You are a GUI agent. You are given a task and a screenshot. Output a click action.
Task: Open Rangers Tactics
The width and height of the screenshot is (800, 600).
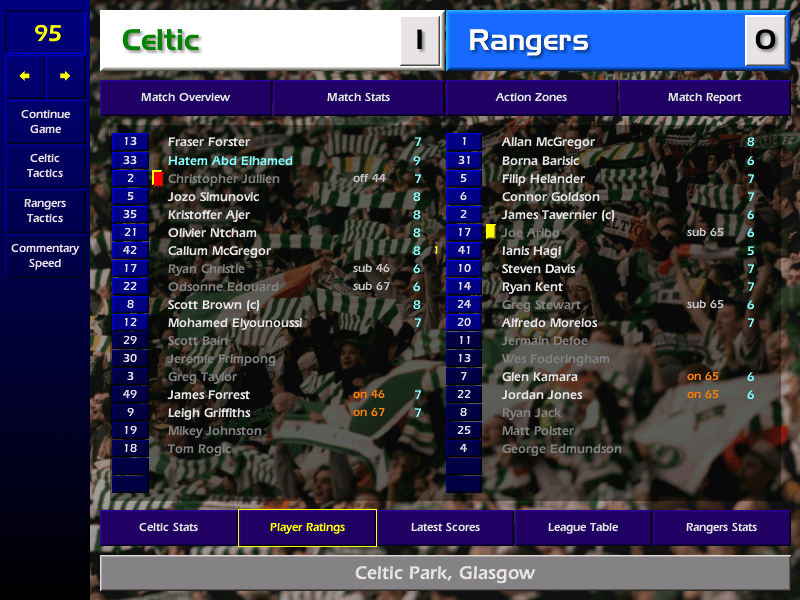45,211
